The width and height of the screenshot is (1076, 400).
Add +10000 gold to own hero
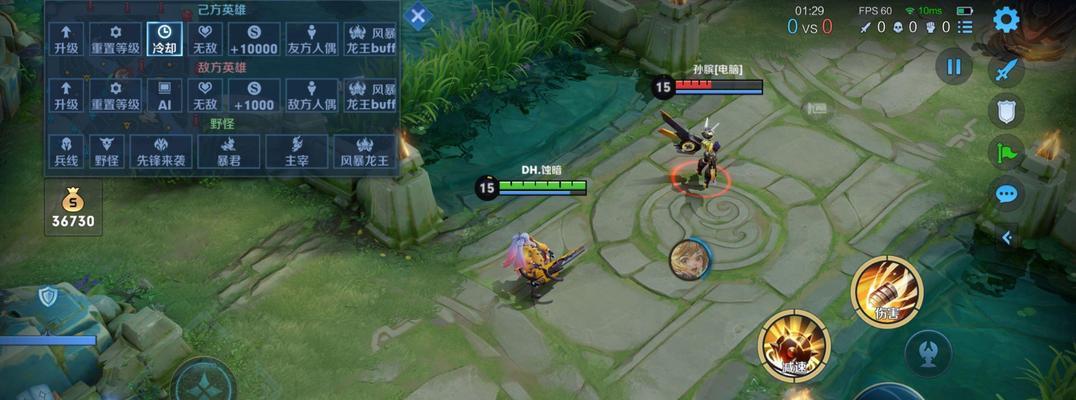[252, 39]
